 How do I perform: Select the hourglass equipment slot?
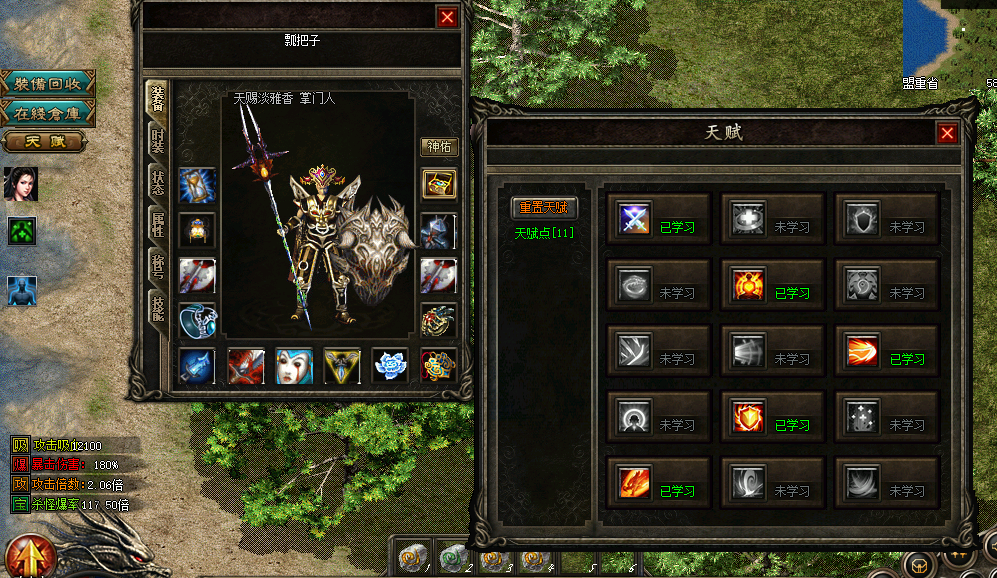pos(196,185)
